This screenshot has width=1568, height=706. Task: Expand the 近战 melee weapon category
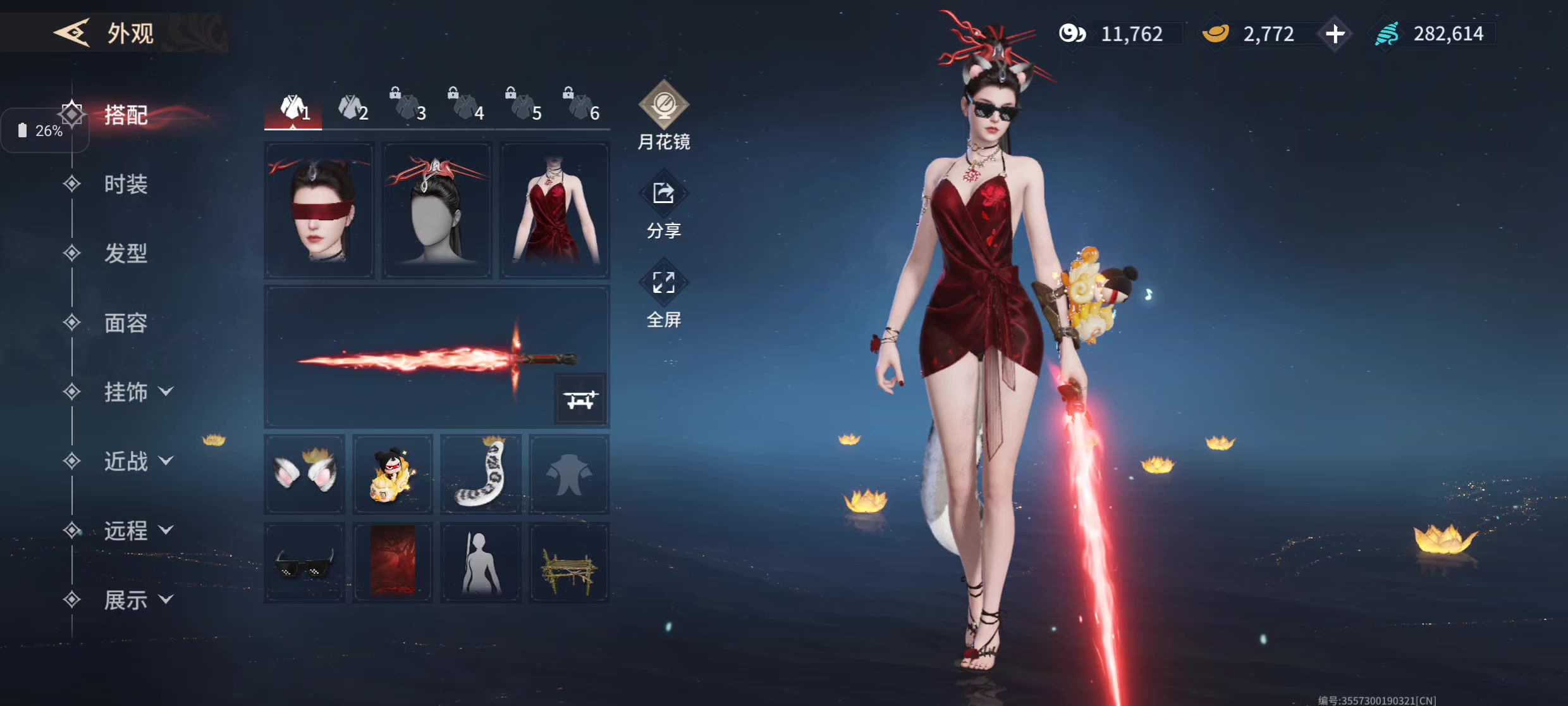pos(137,461)
